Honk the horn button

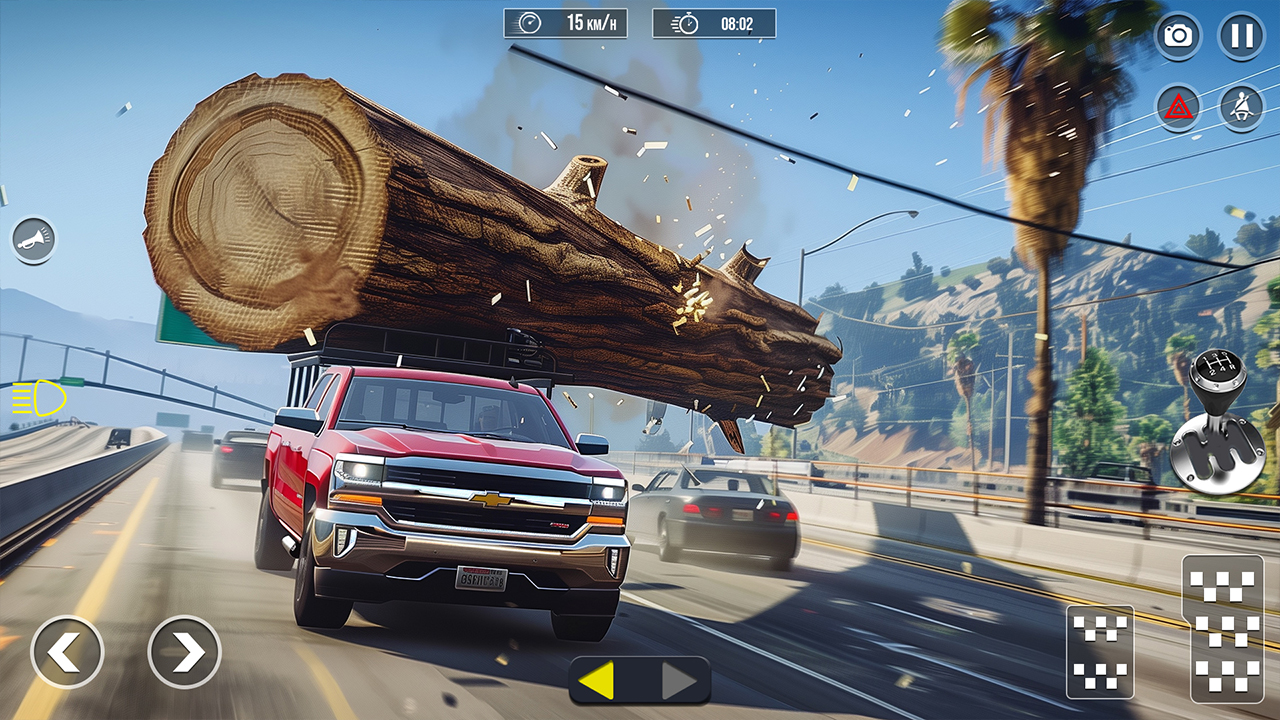(x=34, y=240)
